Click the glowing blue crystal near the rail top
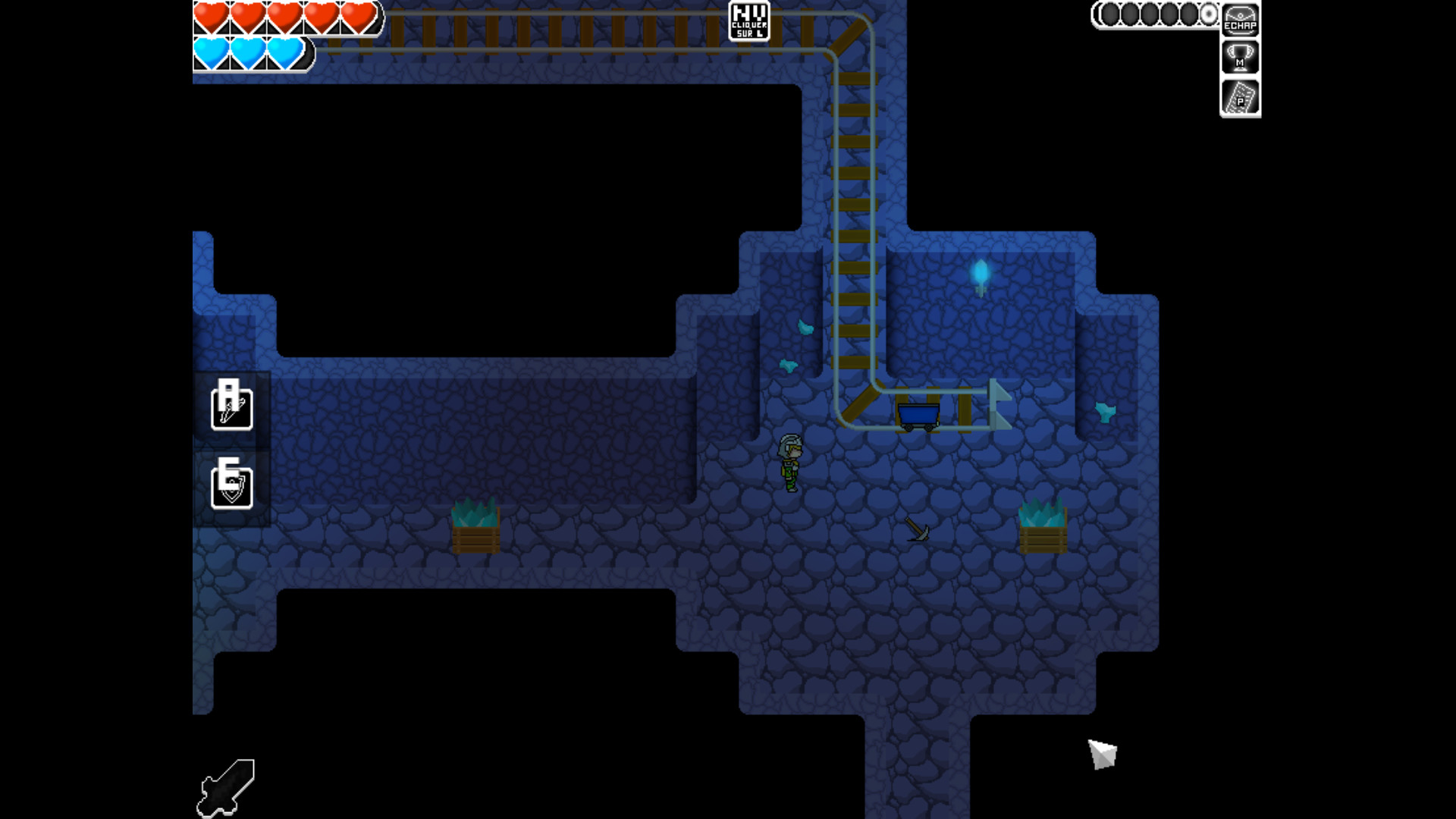The height and width of the screenshot is (819, 1456). pyautogui.click(x=979, y=277)
